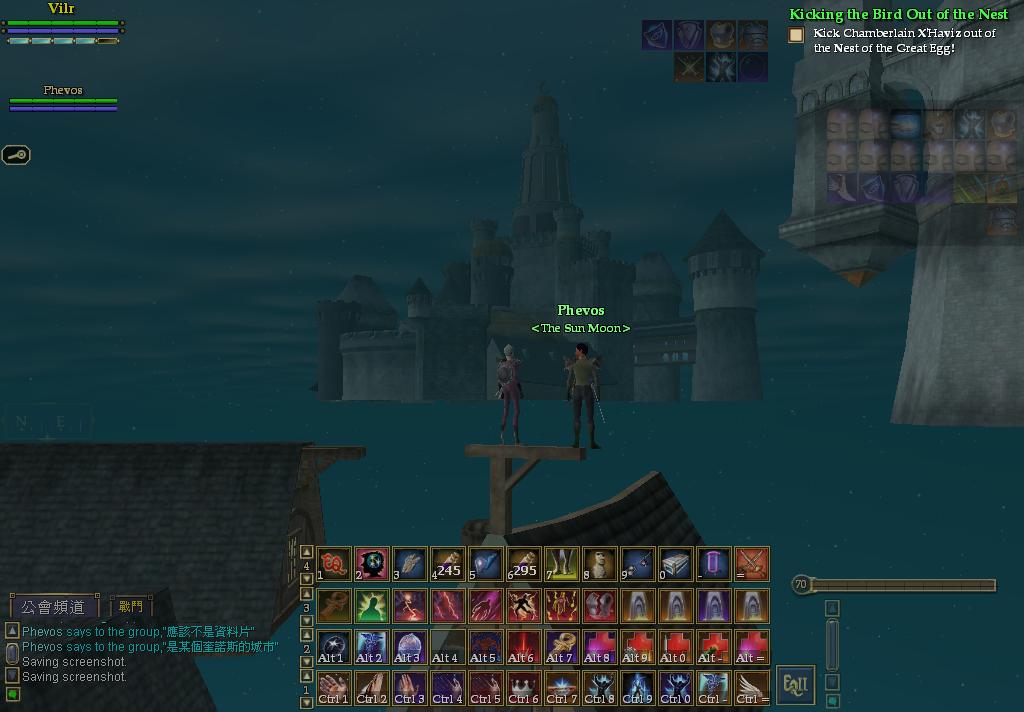Image resolution: width=1024 pixels, height=712 pixels.
Task: Select the Phevos group member frame
Action: coord(63,97)
